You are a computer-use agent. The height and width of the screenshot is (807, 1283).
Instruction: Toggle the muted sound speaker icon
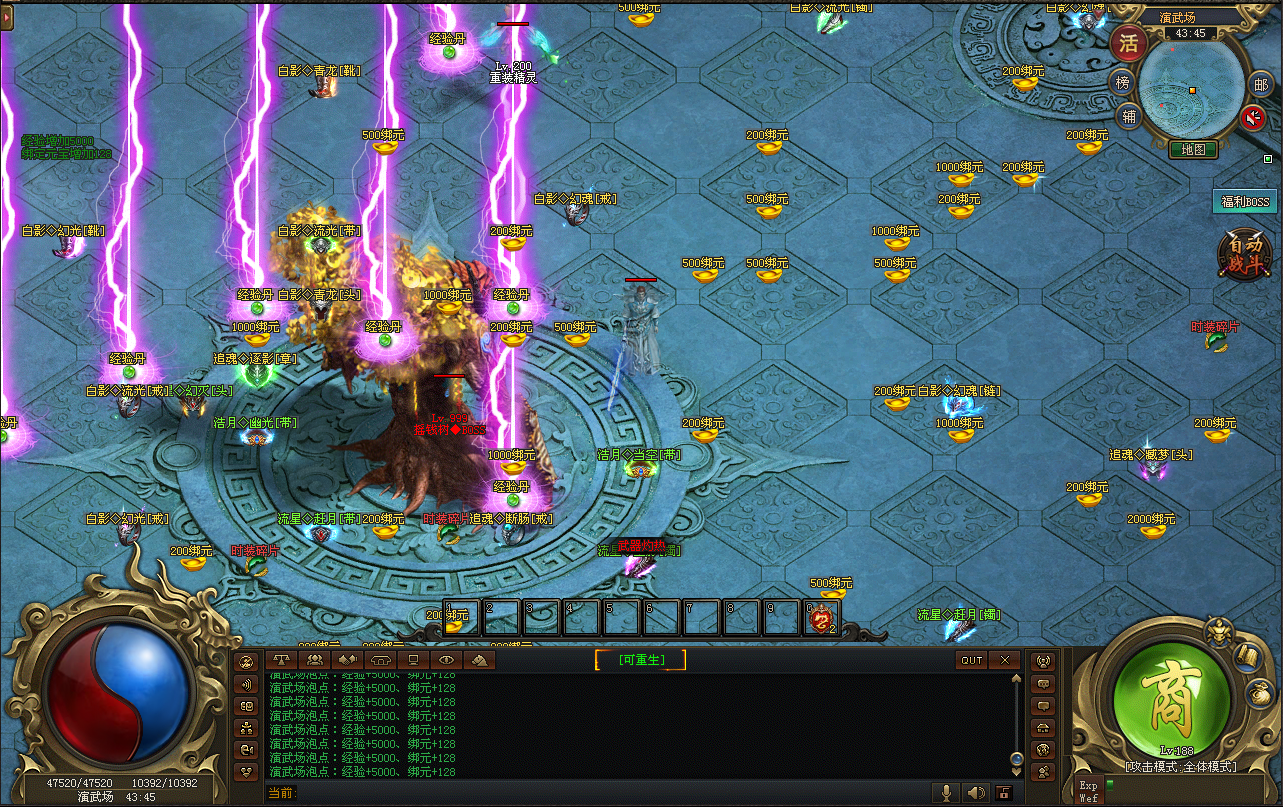[1253, 118]
